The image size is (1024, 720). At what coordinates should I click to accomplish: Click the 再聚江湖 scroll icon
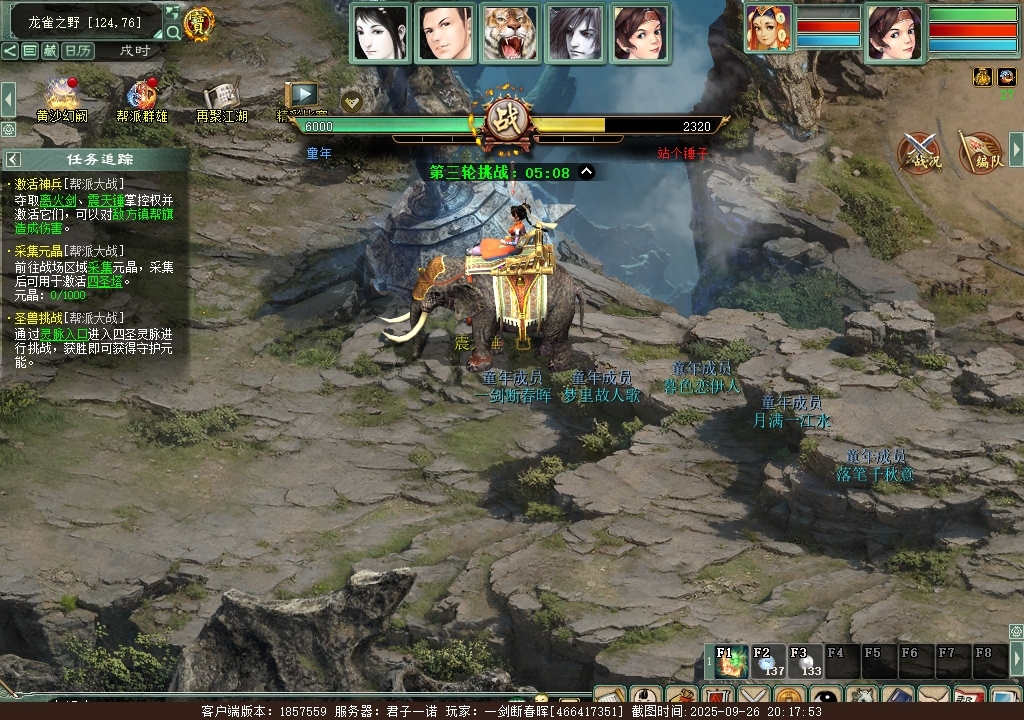pos(221,97)
